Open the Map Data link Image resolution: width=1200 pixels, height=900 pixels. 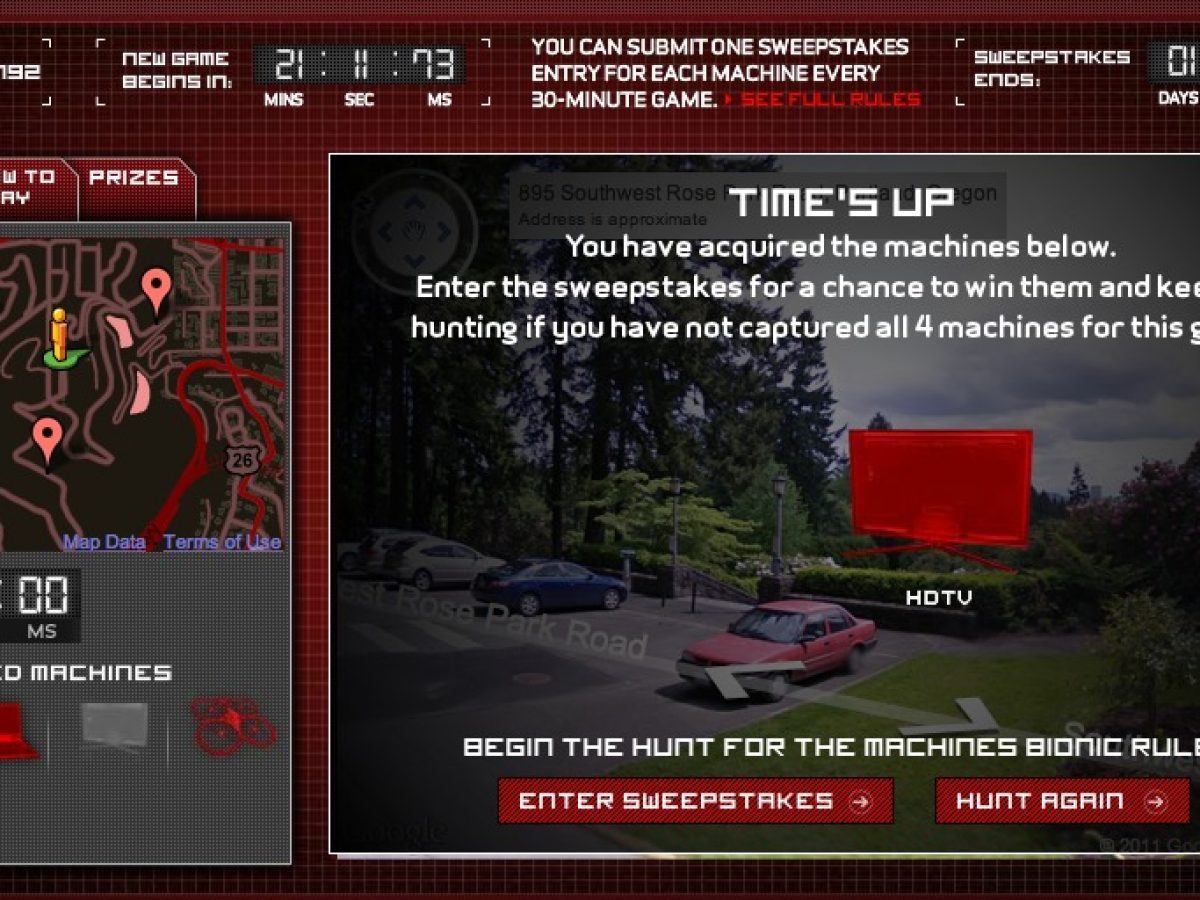tap(104, 542)
